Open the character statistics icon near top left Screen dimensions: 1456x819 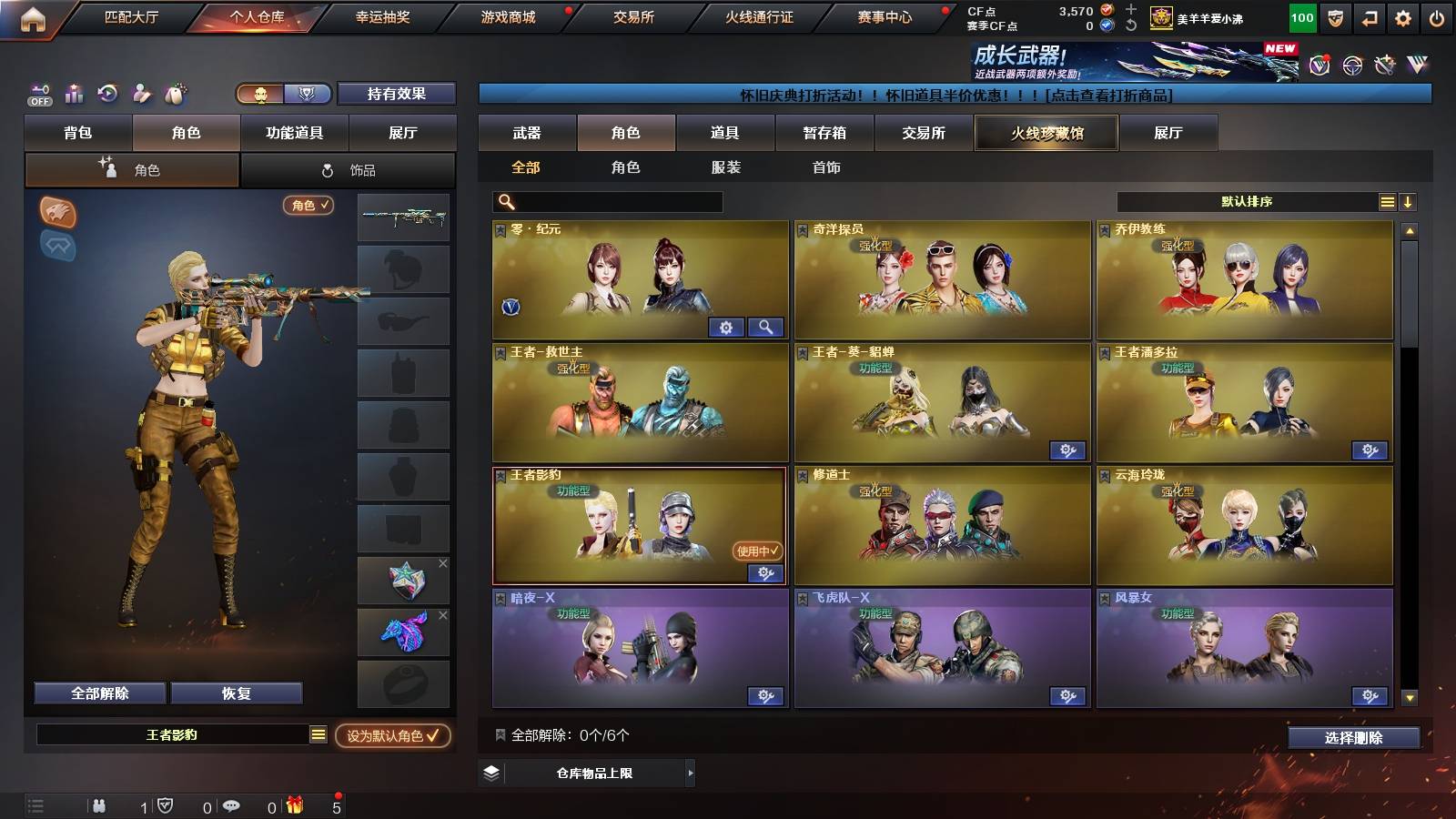point(73,94)
